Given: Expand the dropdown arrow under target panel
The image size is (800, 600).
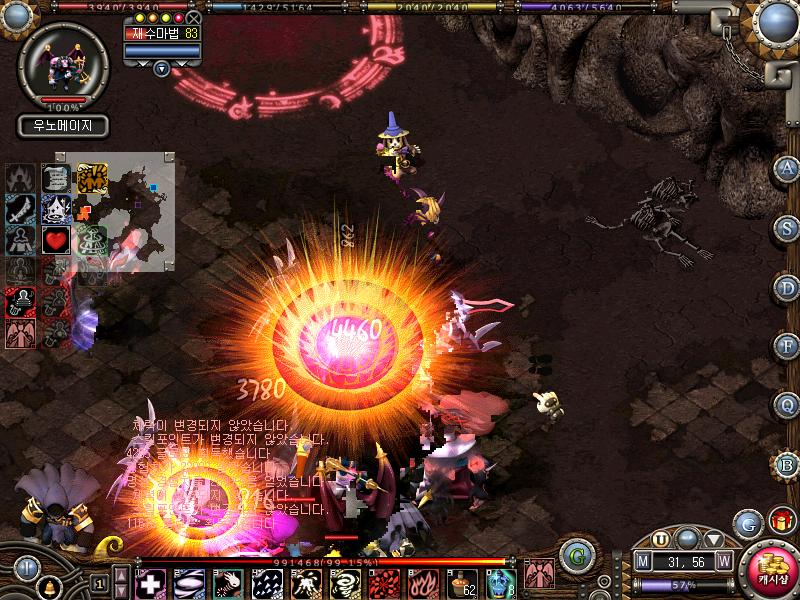Looking at the screenshot, I should coord(162,68).
